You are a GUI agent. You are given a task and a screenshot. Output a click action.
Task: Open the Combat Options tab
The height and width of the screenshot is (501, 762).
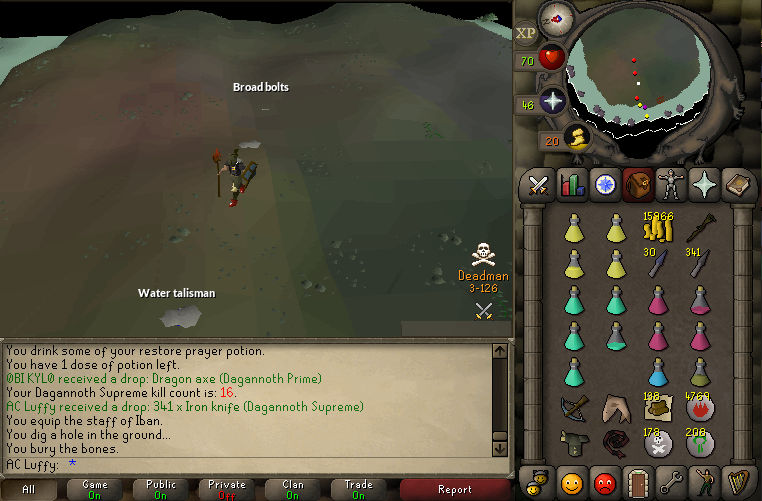click(540, 185)
